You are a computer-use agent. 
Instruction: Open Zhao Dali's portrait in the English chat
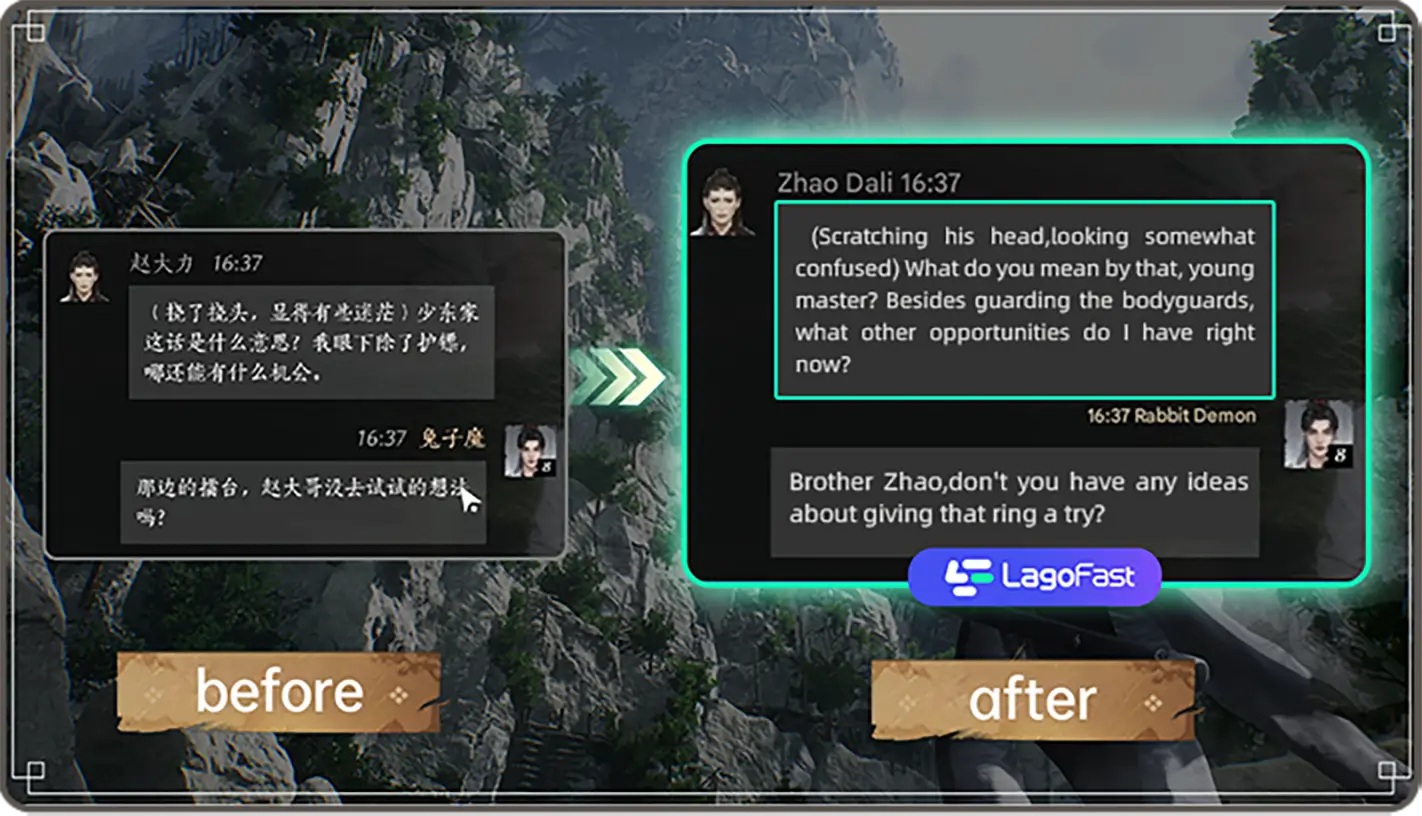click(722, 203)
